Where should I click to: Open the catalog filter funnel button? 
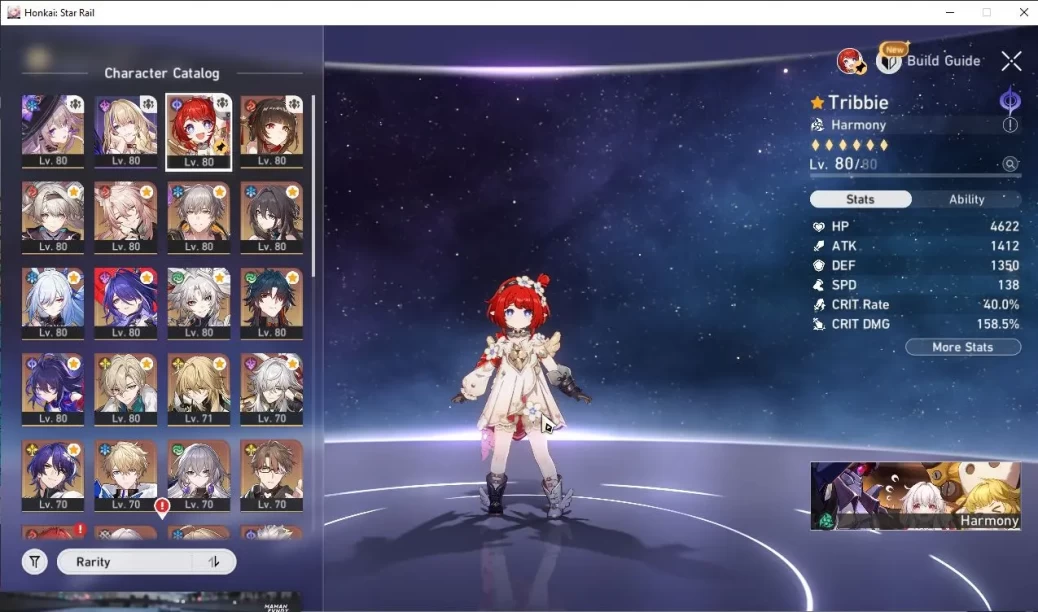point(35,562)
